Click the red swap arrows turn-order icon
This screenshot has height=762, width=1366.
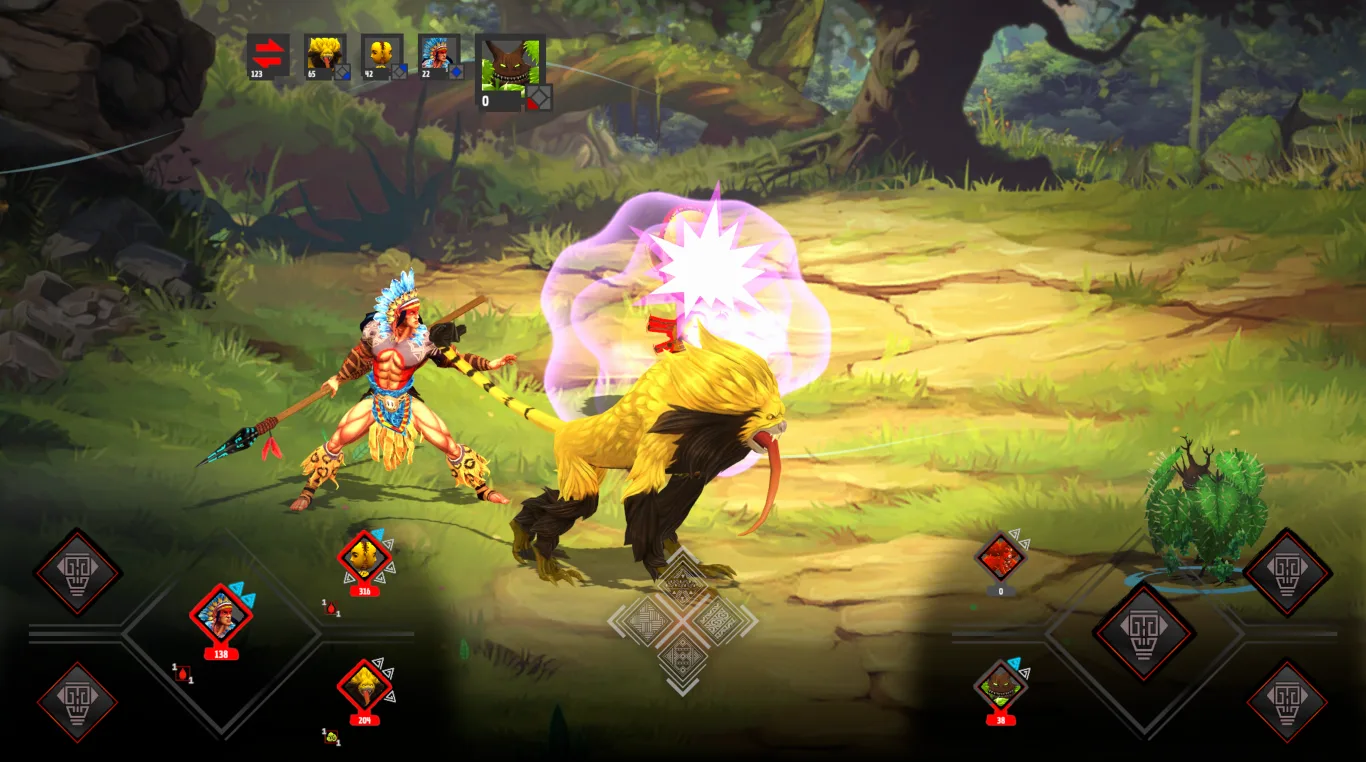[268, 53]
